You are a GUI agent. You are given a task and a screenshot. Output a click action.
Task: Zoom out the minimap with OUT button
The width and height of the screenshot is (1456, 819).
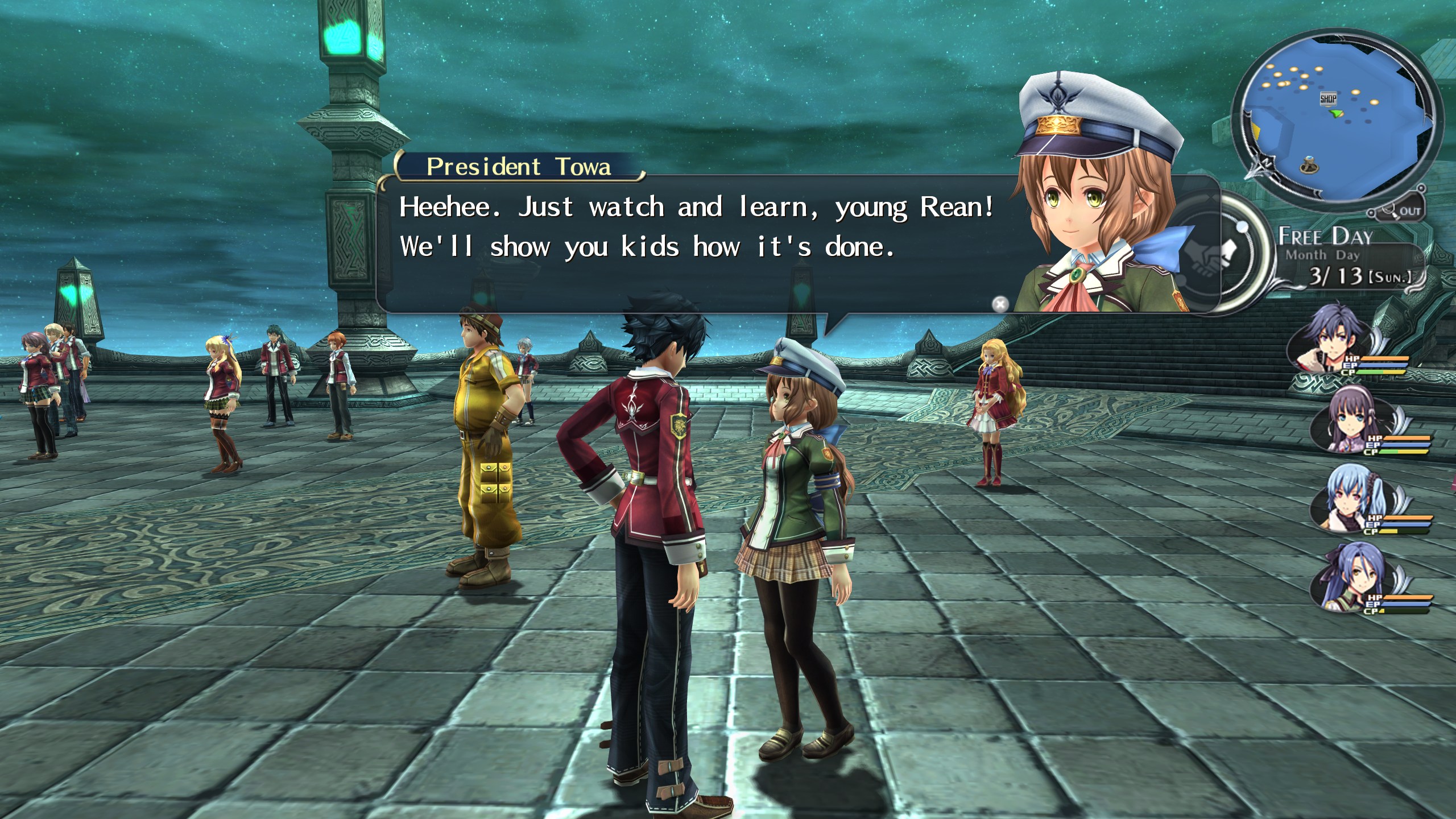(1404, 212)
